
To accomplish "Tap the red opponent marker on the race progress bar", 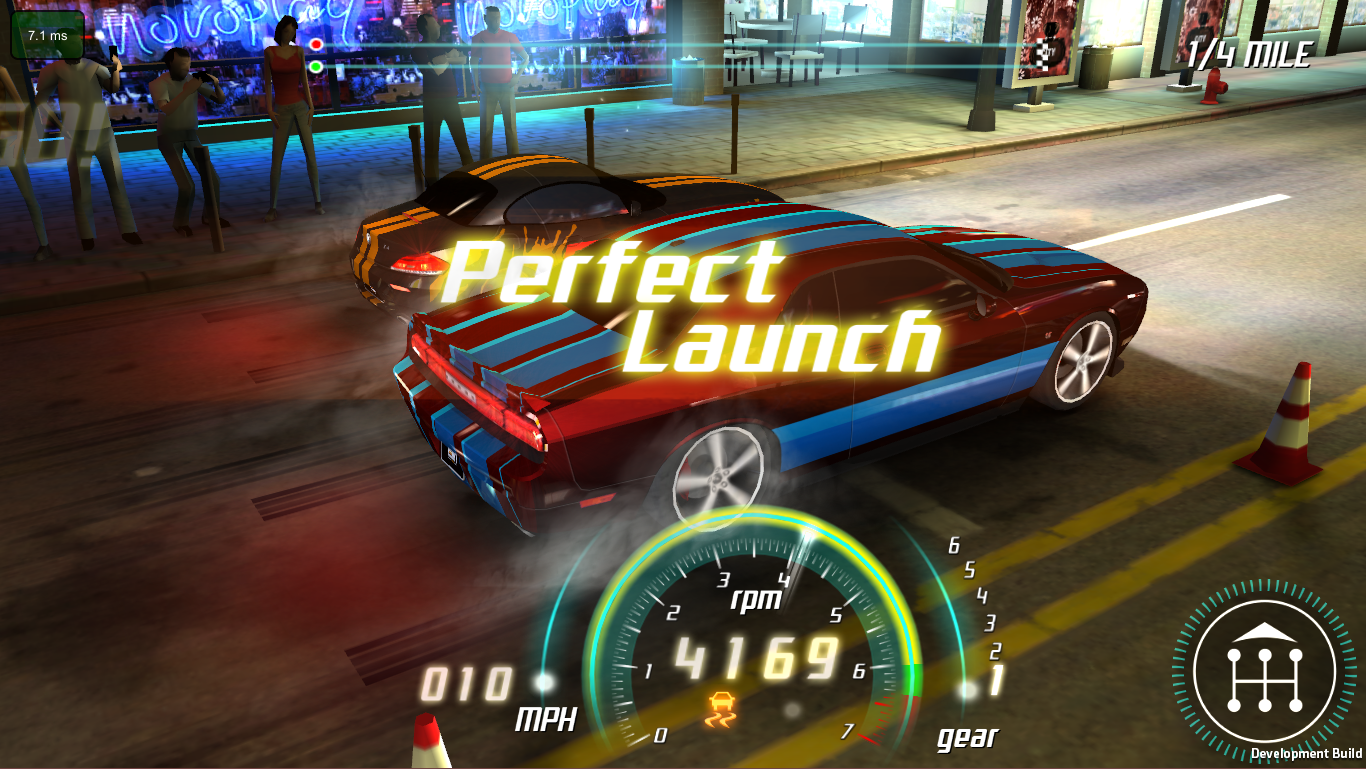I will coord(316,44).
